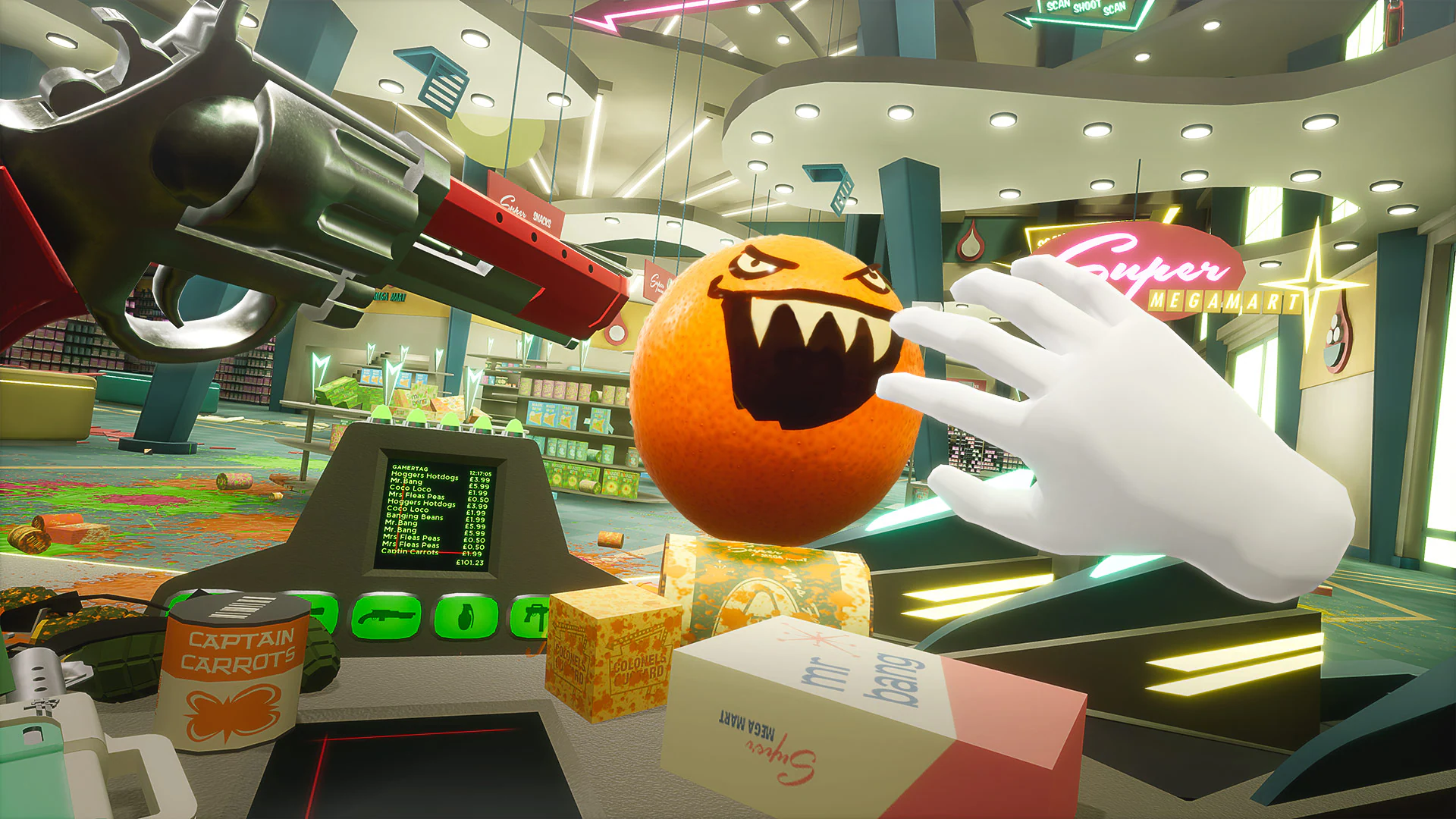Select the shotgun weapon button
Viewport: 1456px width, 819px height.
point(386,617)
